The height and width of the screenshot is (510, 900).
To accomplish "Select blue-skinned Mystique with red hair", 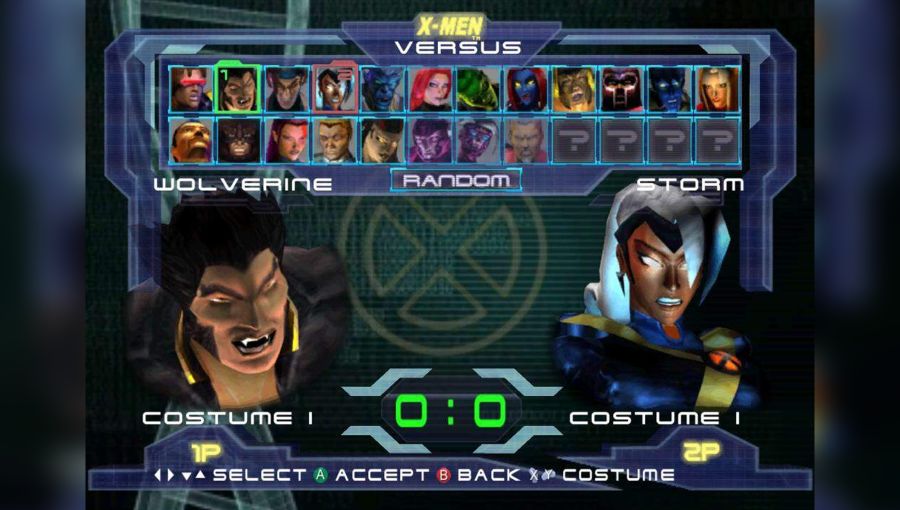I will click(526, 89).
